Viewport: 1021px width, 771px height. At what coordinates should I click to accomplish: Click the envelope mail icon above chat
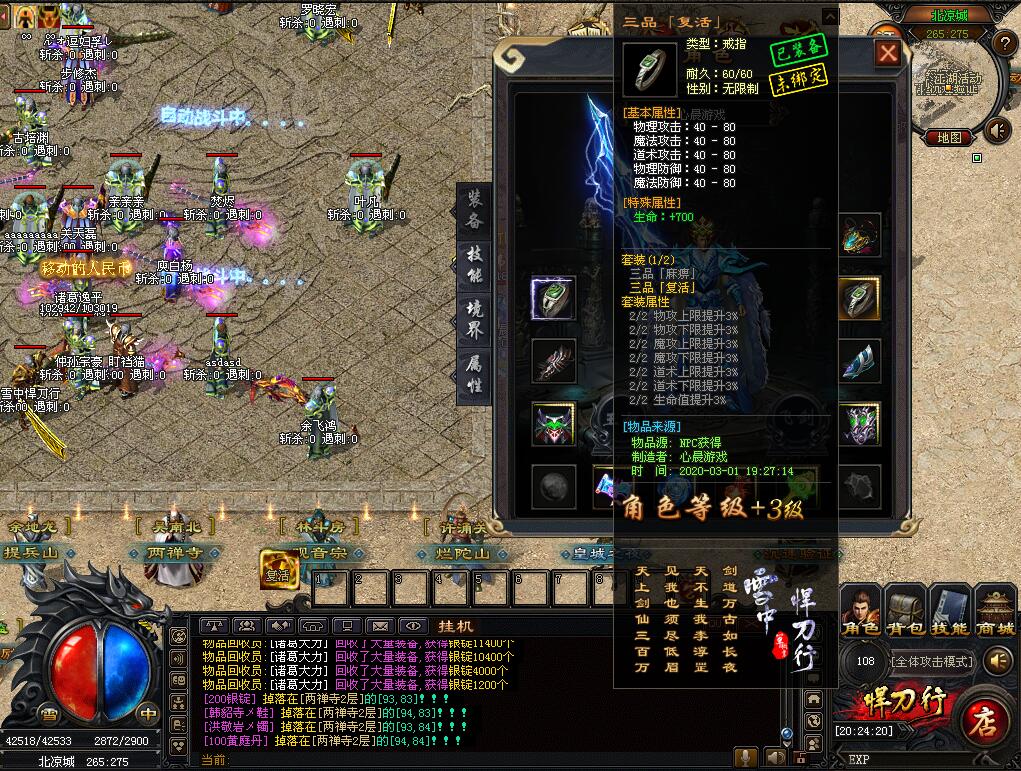coord(380,625)
